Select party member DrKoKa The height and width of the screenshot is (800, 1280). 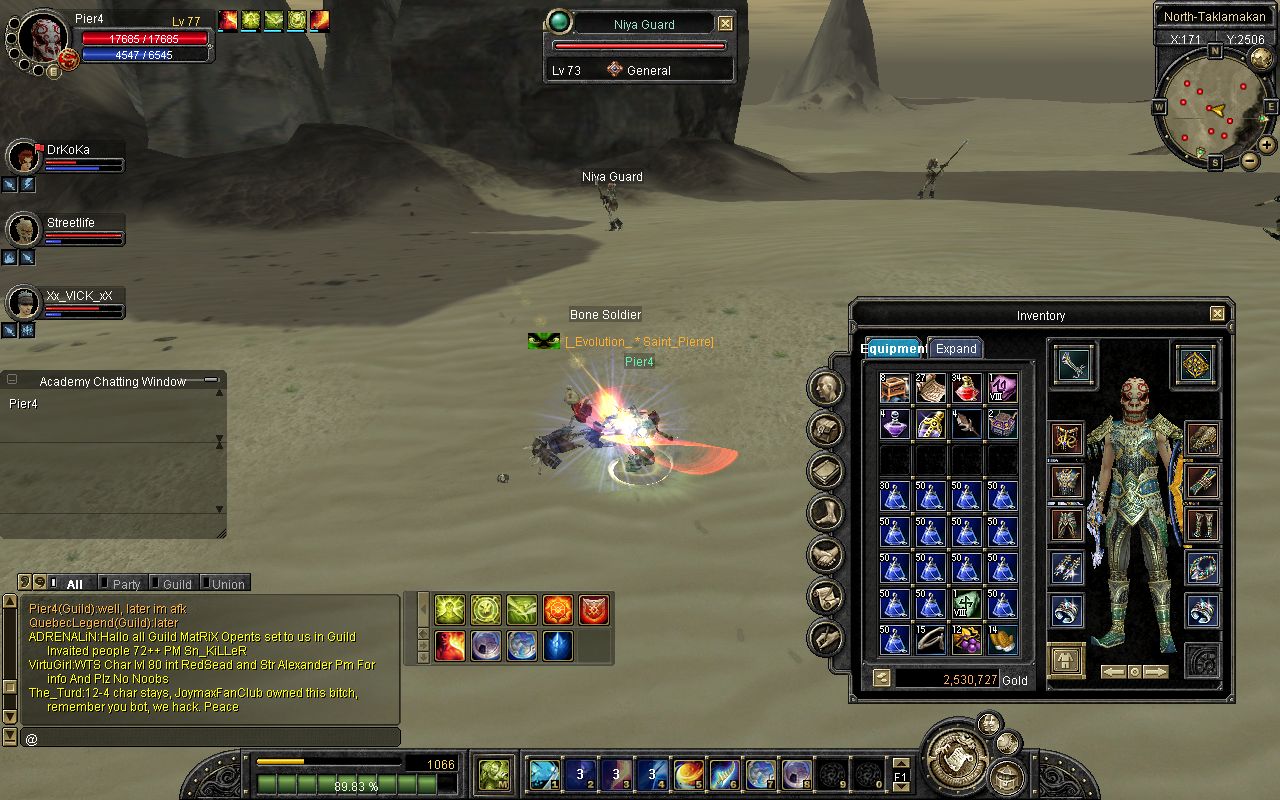pos(68,150)
